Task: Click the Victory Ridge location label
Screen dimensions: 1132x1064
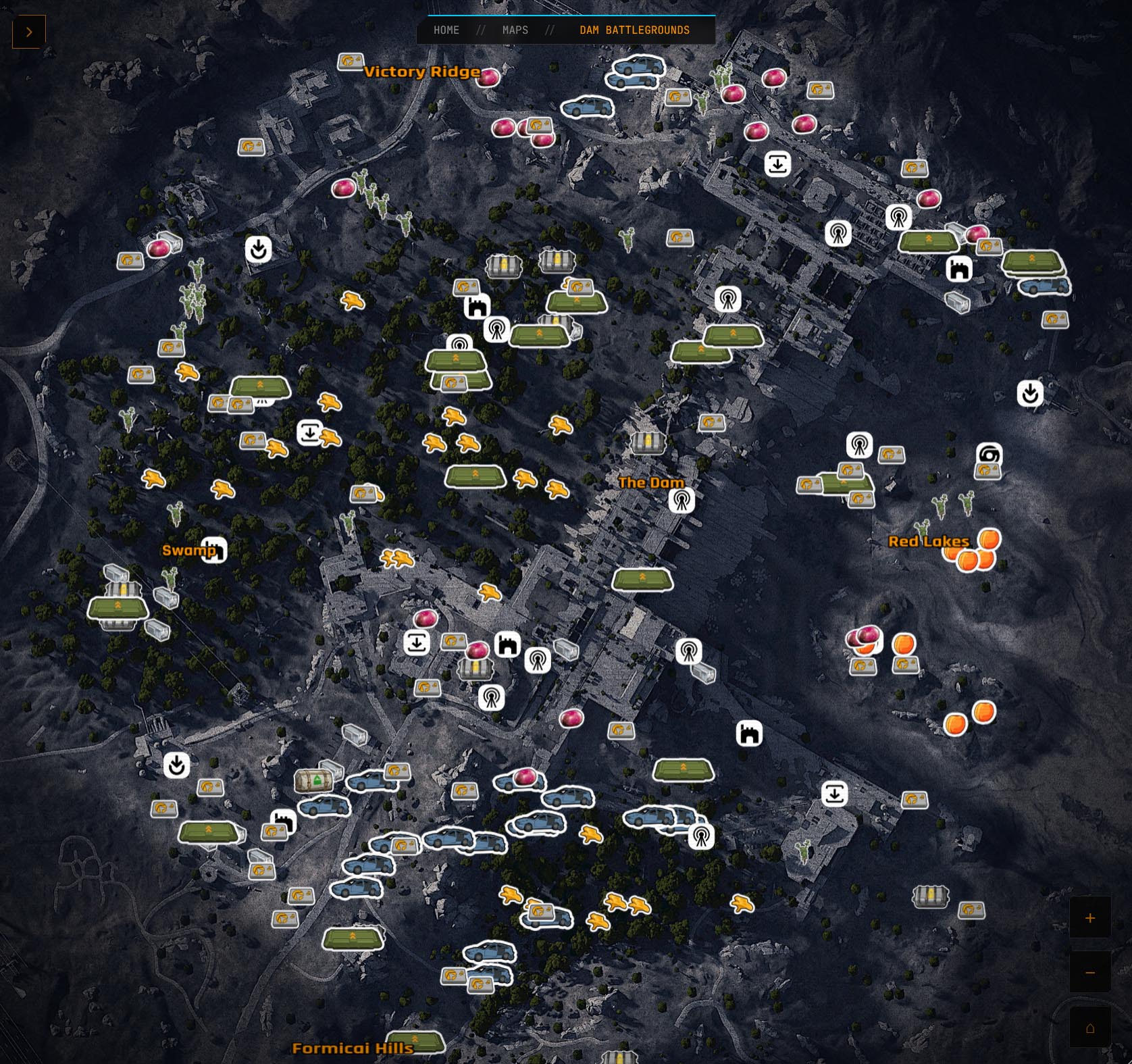Action: [x=421, y=72]
